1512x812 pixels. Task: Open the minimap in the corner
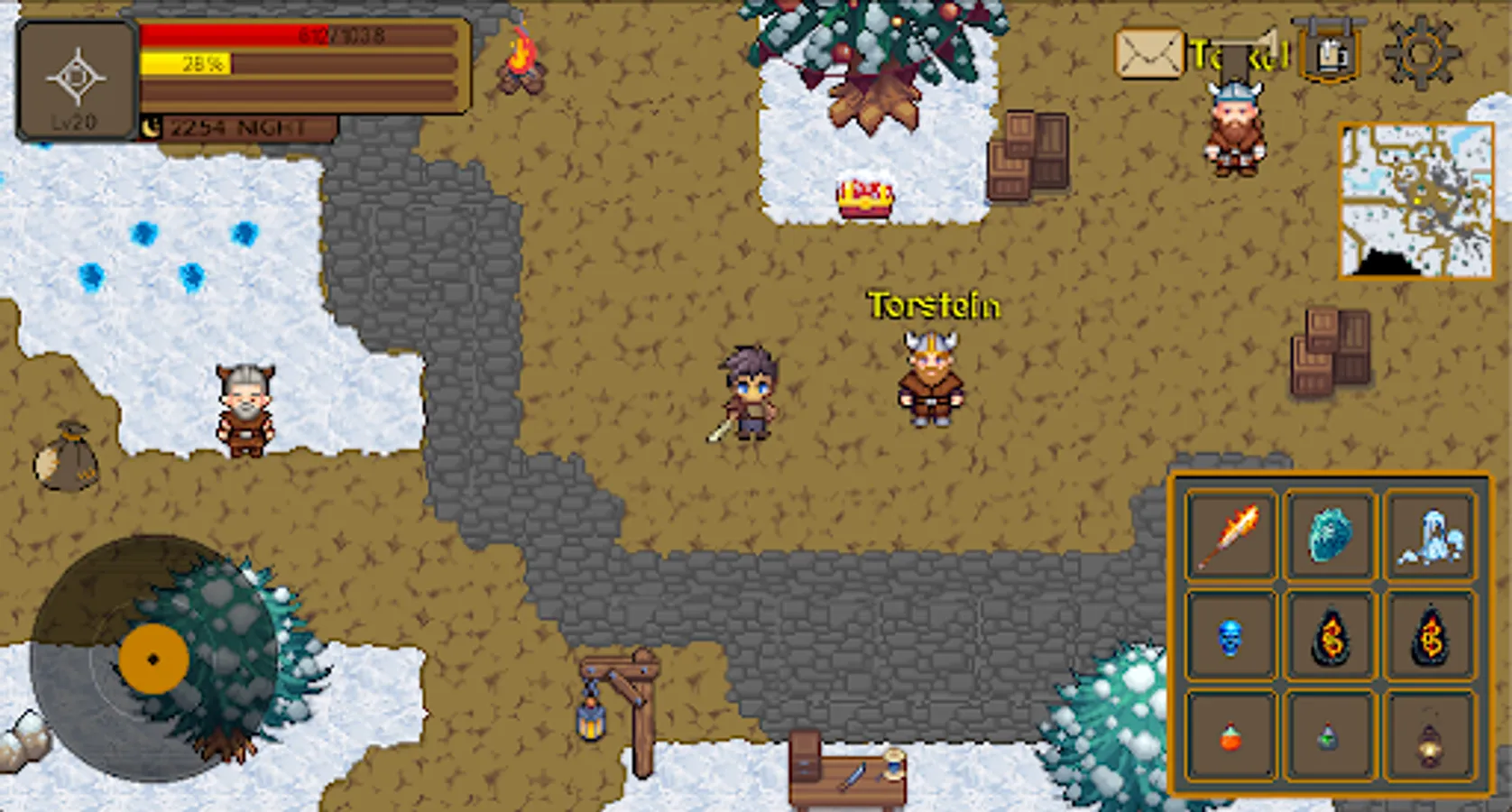[1415, 203]
